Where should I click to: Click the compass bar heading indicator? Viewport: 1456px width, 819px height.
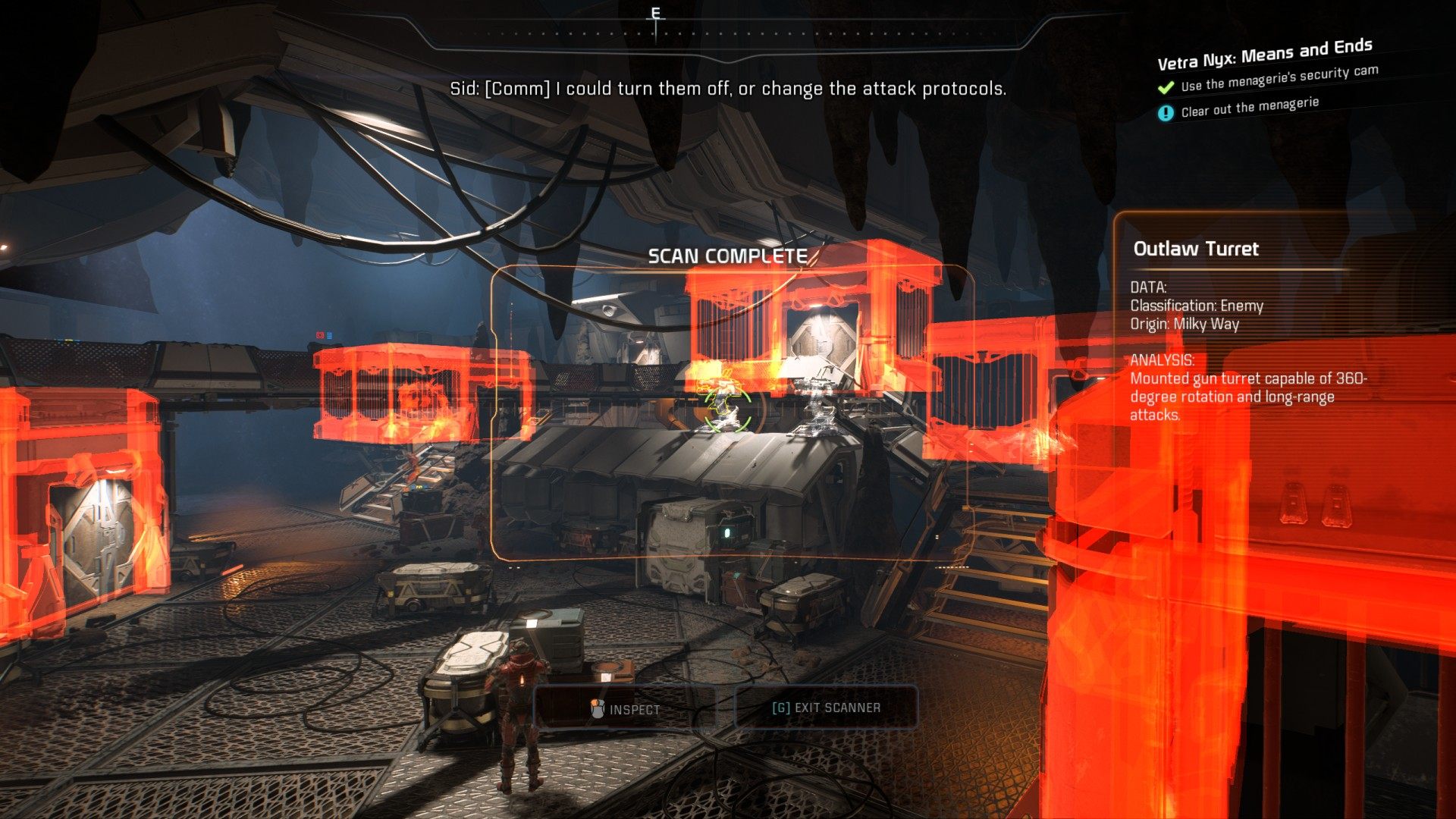pos(656,17)
